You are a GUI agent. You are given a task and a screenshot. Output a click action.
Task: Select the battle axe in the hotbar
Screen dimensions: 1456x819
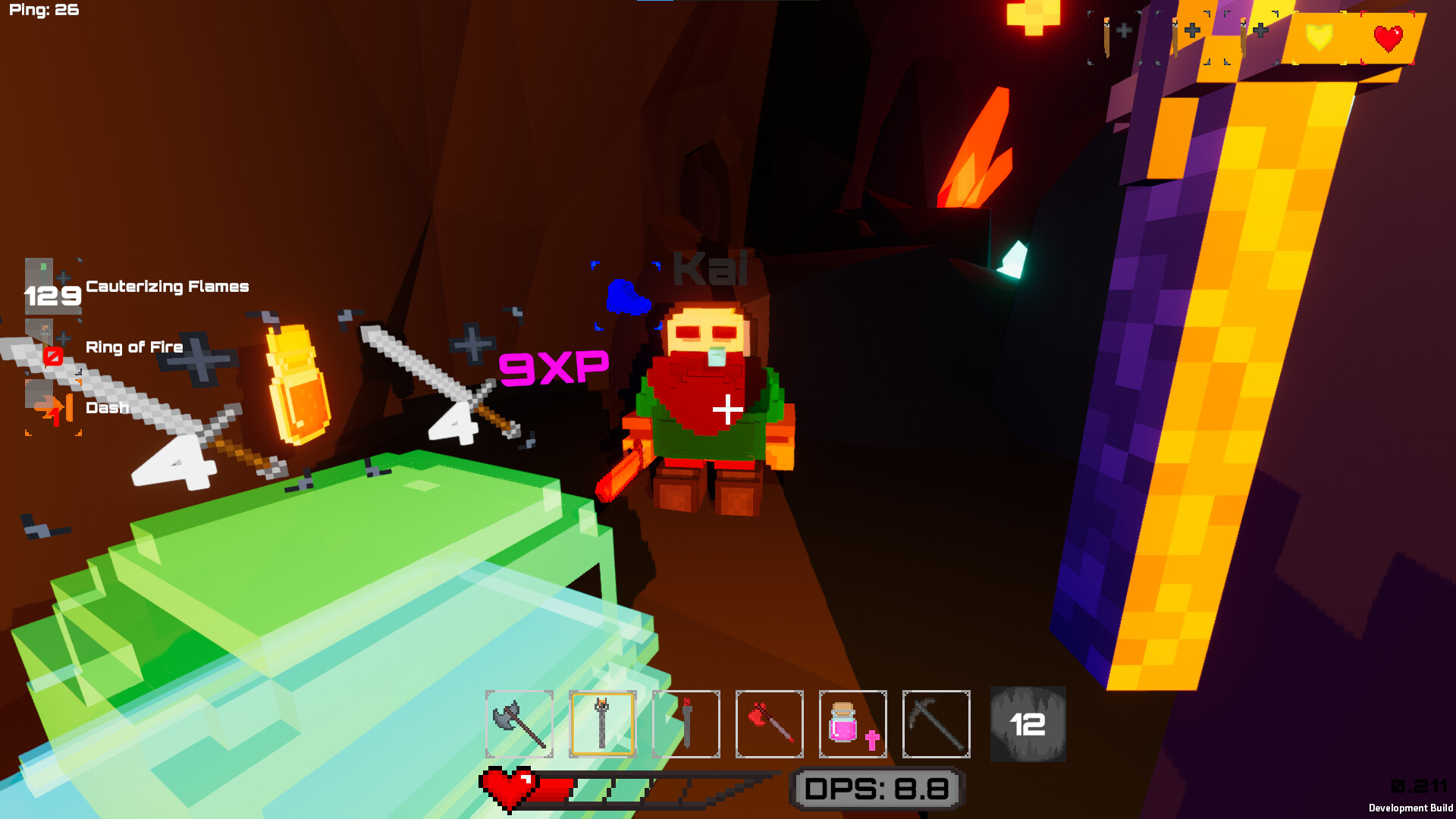coord(519,724)
